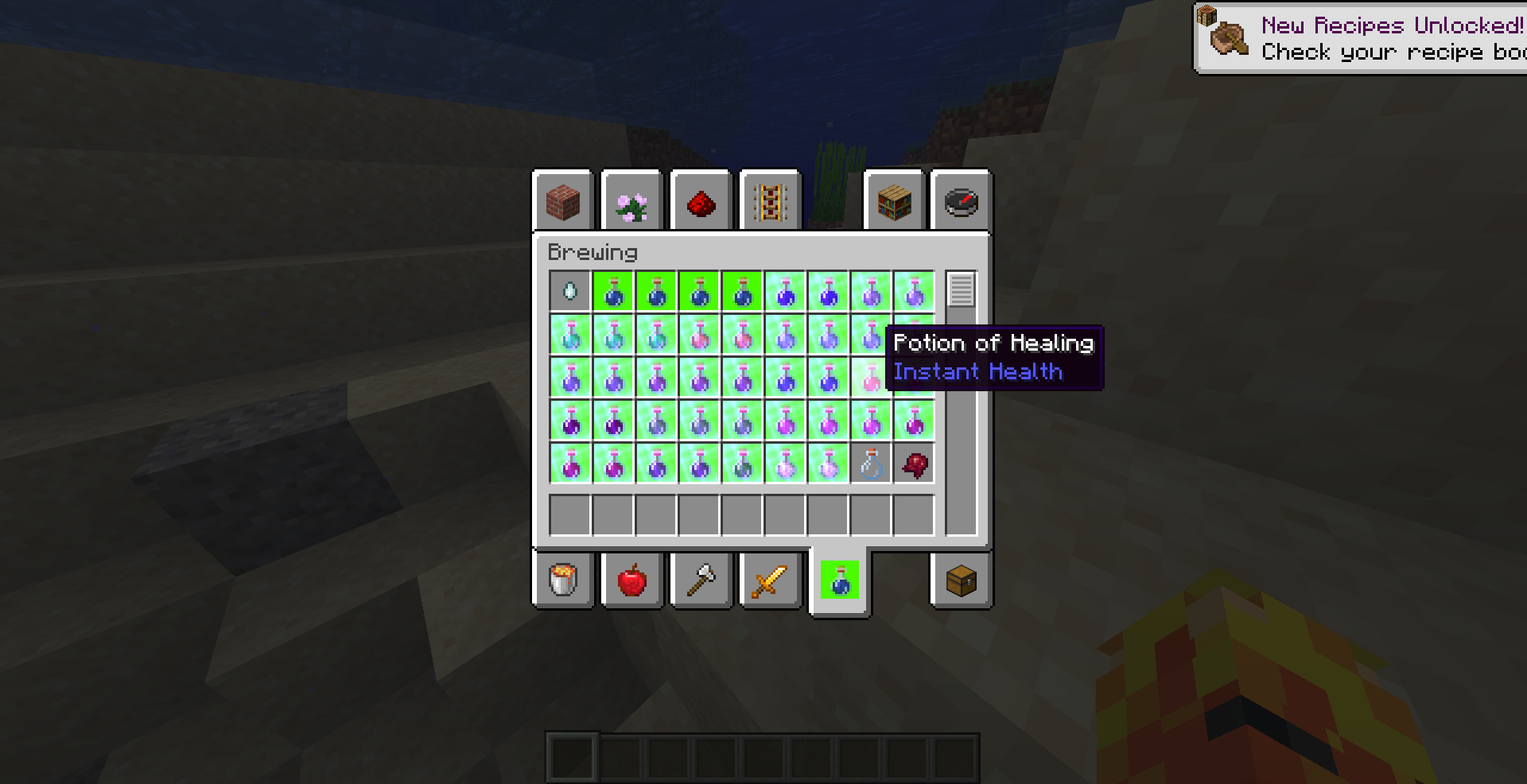Select the Decorations flower tab
1527x784 pixels.
[x=632, y=201]
